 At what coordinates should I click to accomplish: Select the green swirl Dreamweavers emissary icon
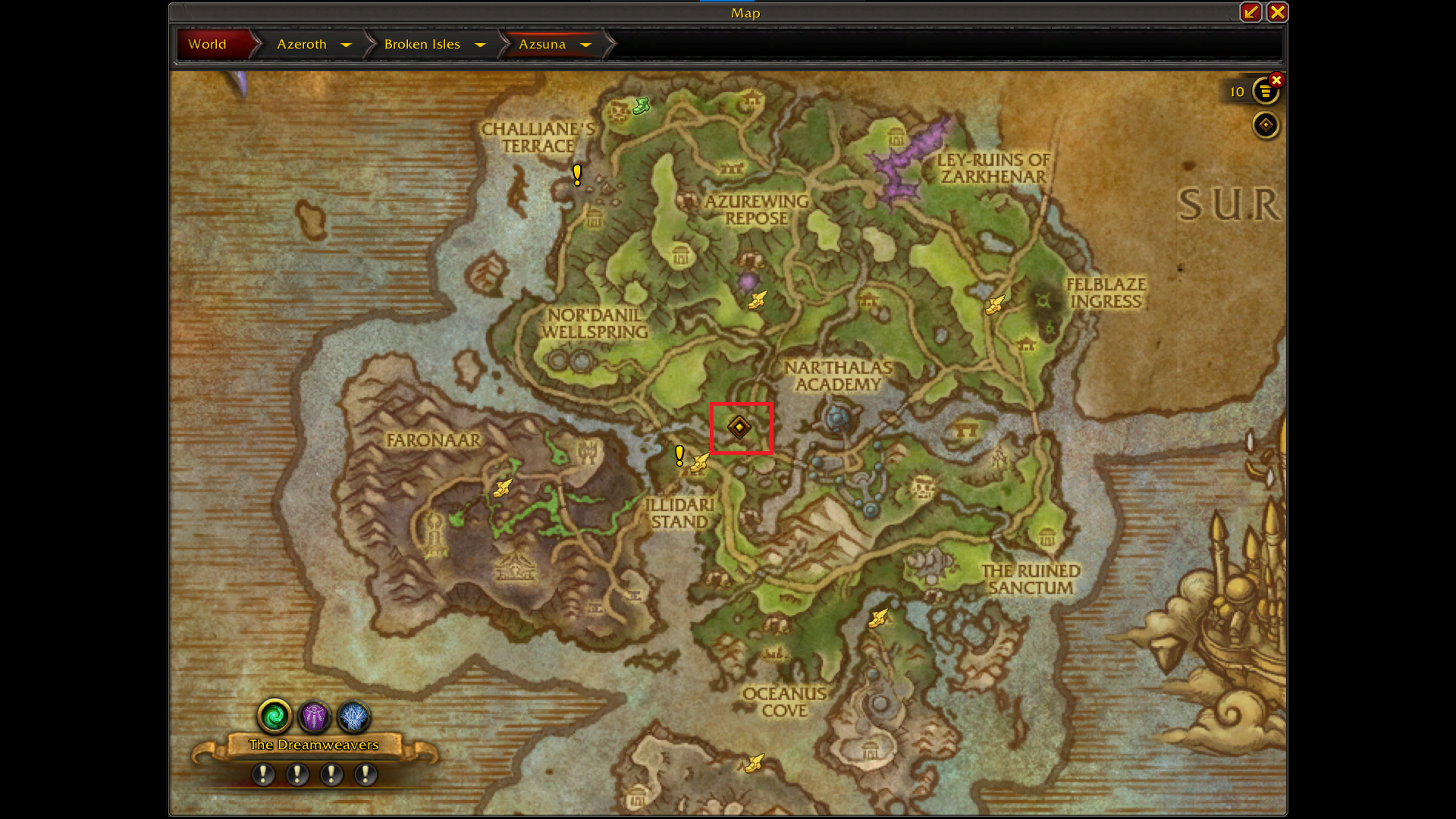[x=275, y=715]
